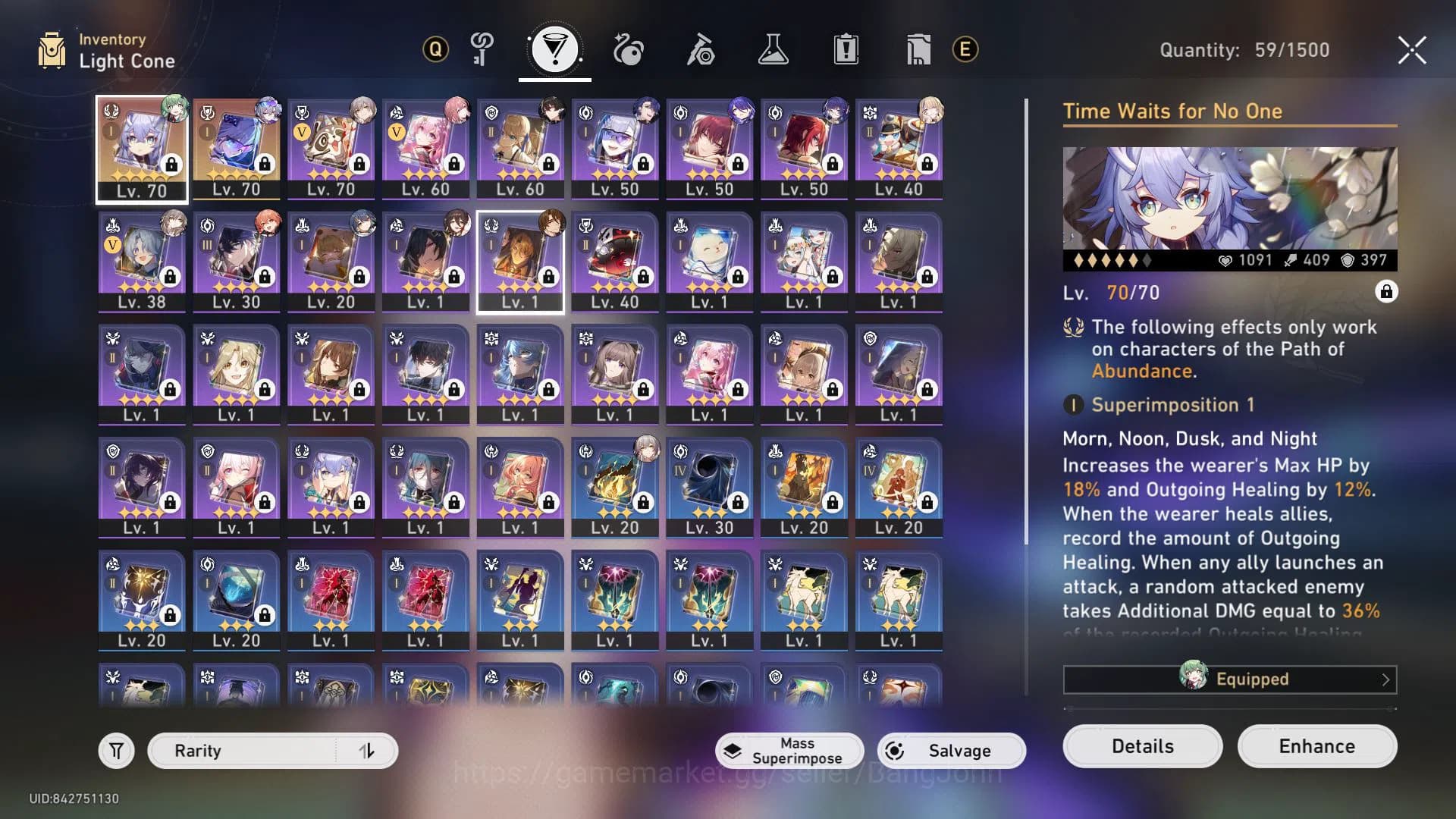Viewport: 1456px width, 819px height.
Task: Open the Synthesis materials inventory category
Action: click(x=700, y=49)
